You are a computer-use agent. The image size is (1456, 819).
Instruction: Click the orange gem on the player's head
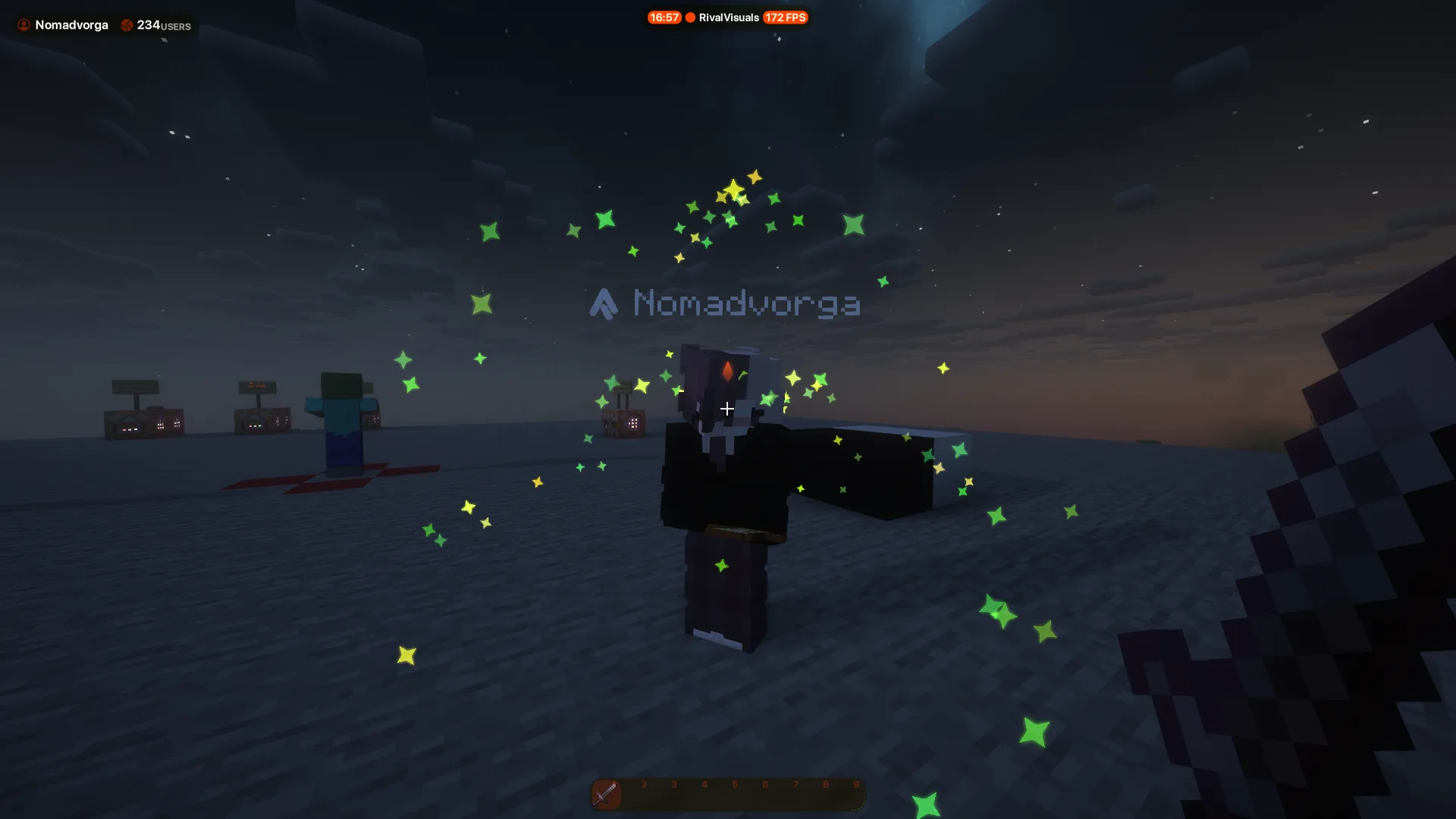[726, 371]
